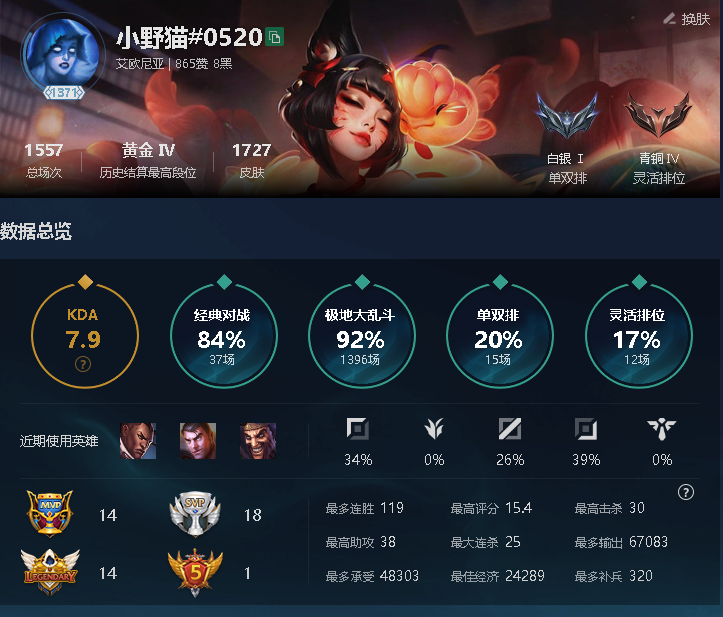The width and height of the screenshot is (723, 617).
Task: Open the Legendary badge
Action: click(50, 572)
